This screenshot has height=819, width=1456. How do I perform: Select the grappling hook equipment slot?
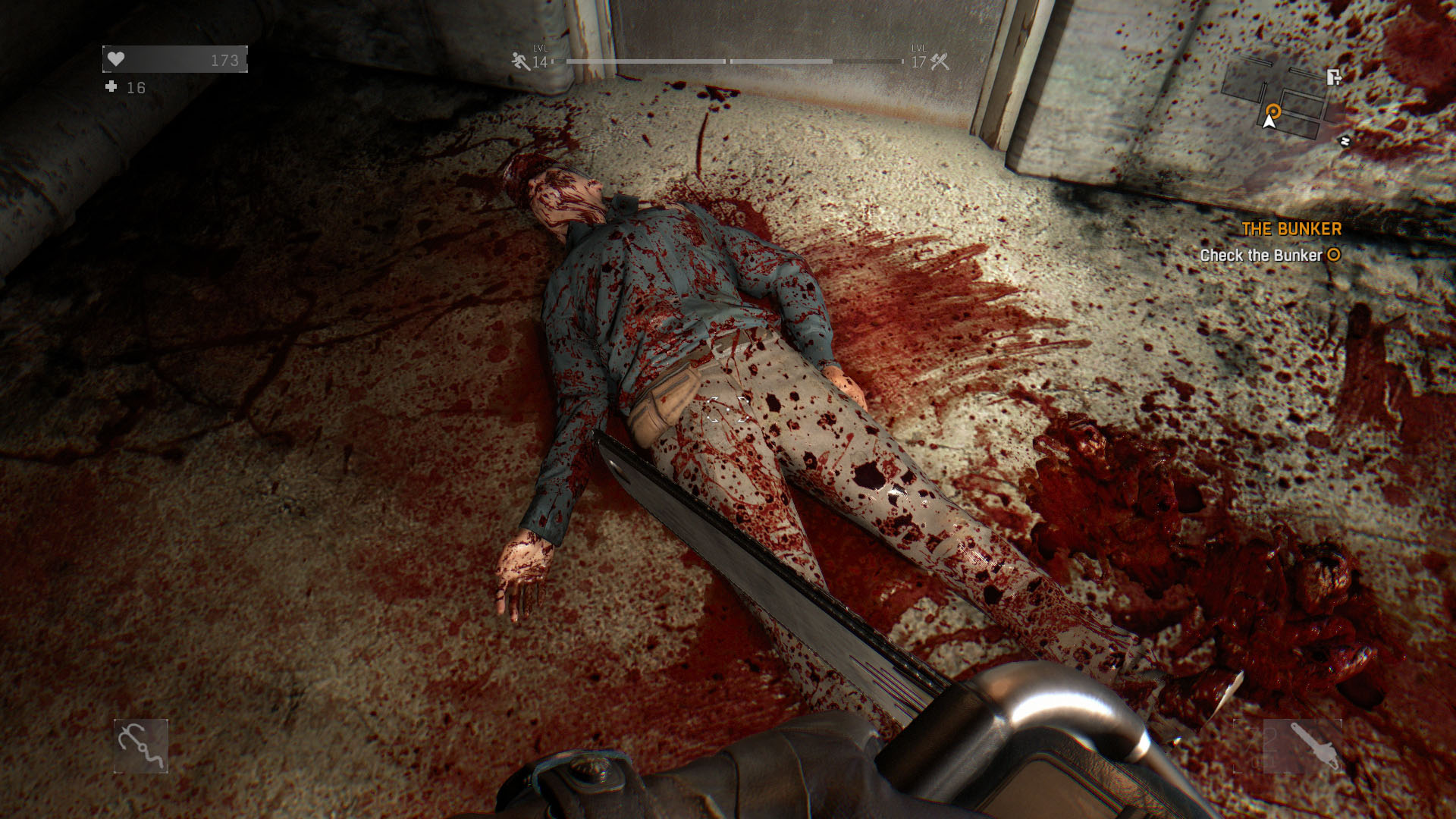tap(140, 746)
